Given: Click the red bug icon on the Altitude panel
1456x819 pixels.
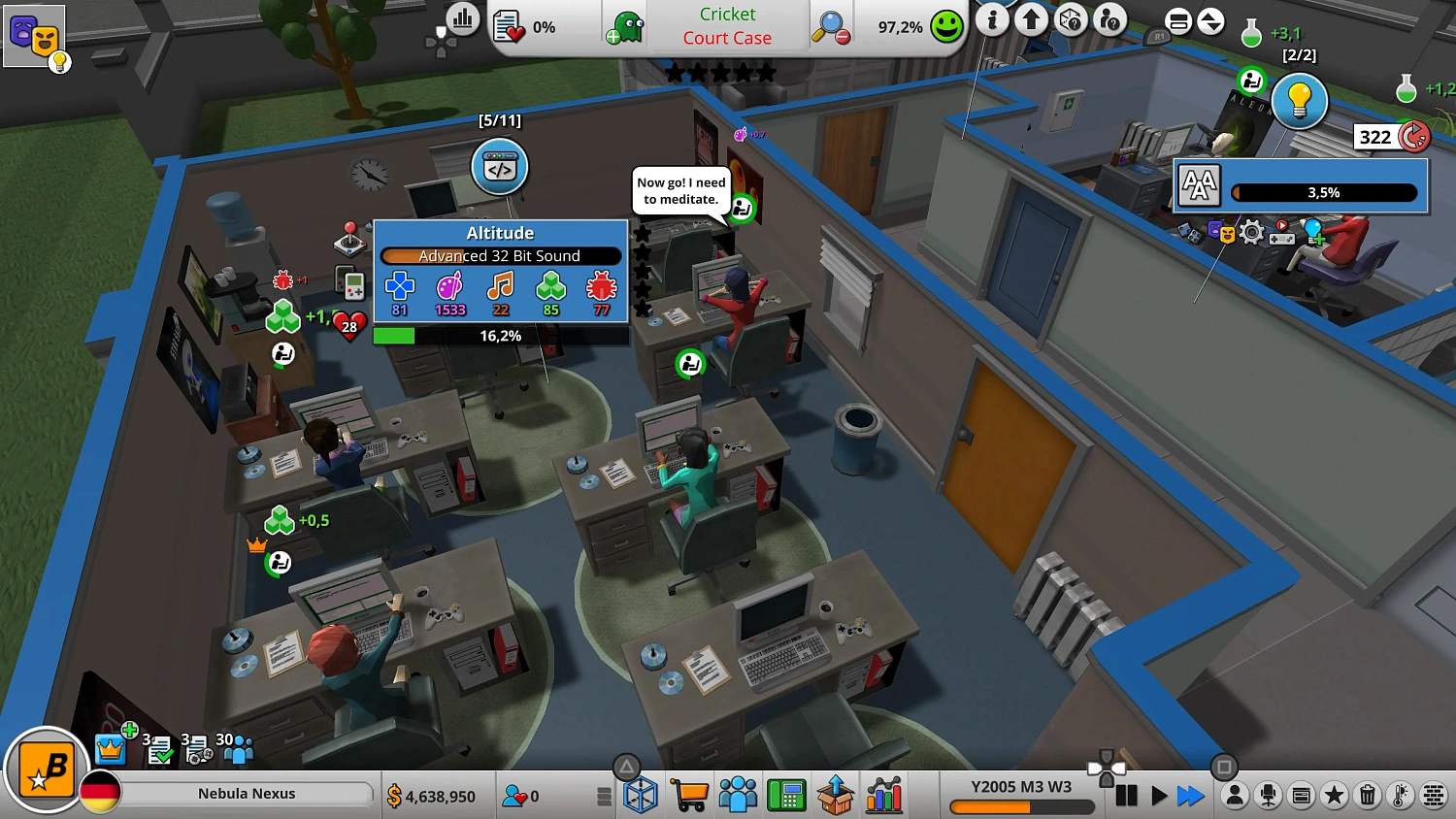Looking at the screenshot, I should tap(600, 287).
